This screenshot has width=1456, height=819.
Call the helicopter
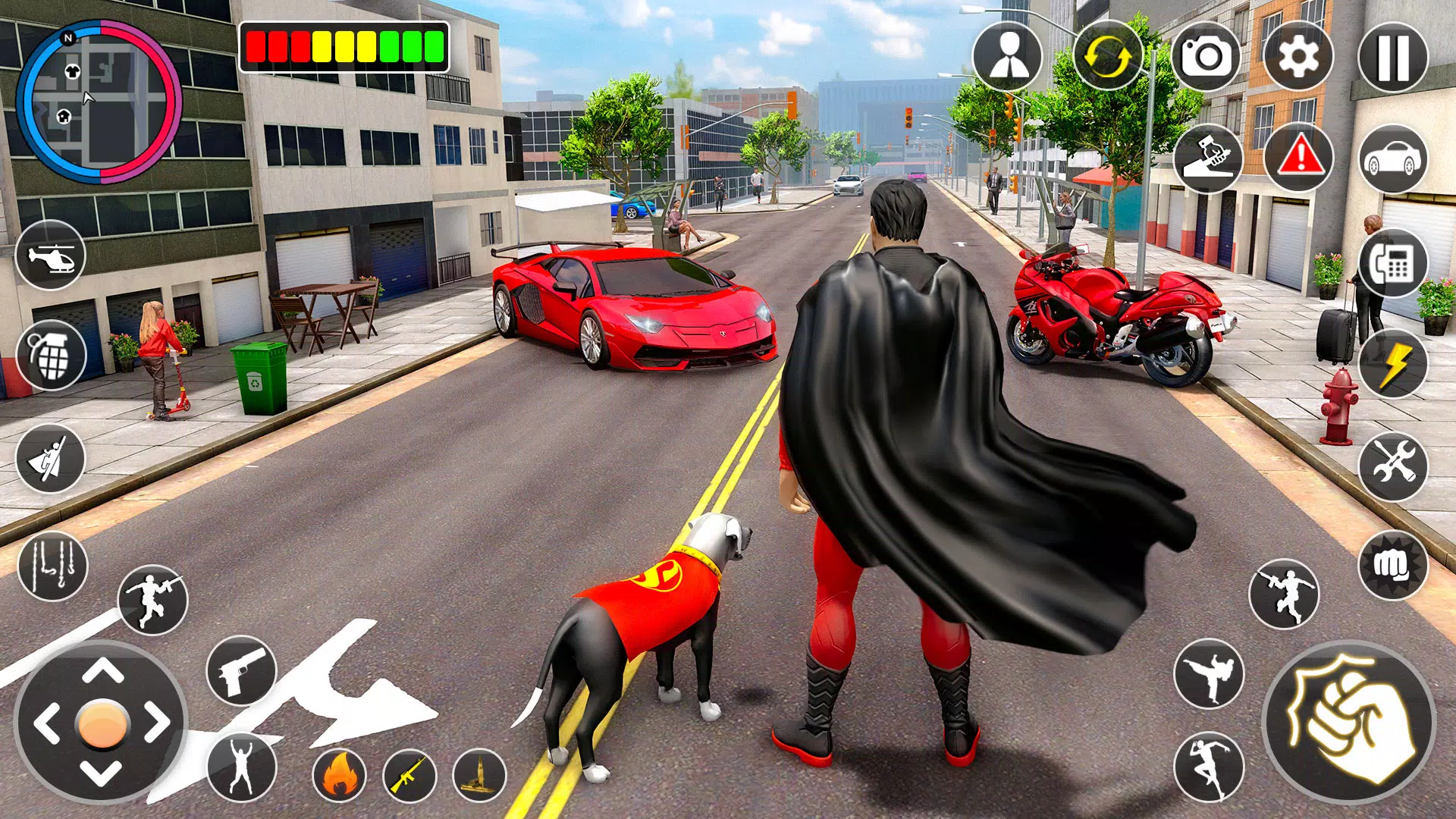pos(51,256)
